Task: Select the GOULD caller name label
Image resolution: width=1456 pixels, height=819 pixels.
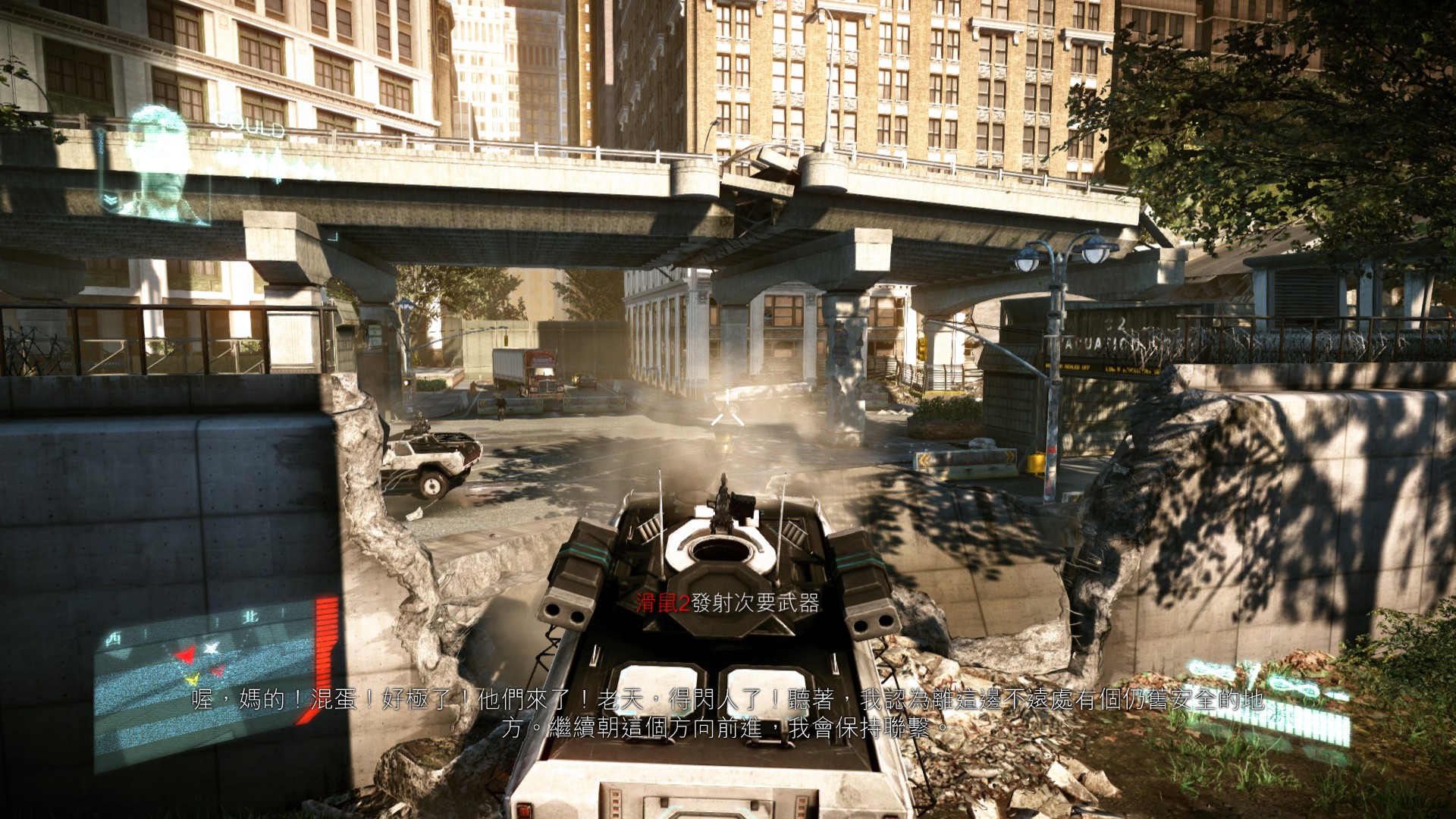Action: (x=249, y=125)
